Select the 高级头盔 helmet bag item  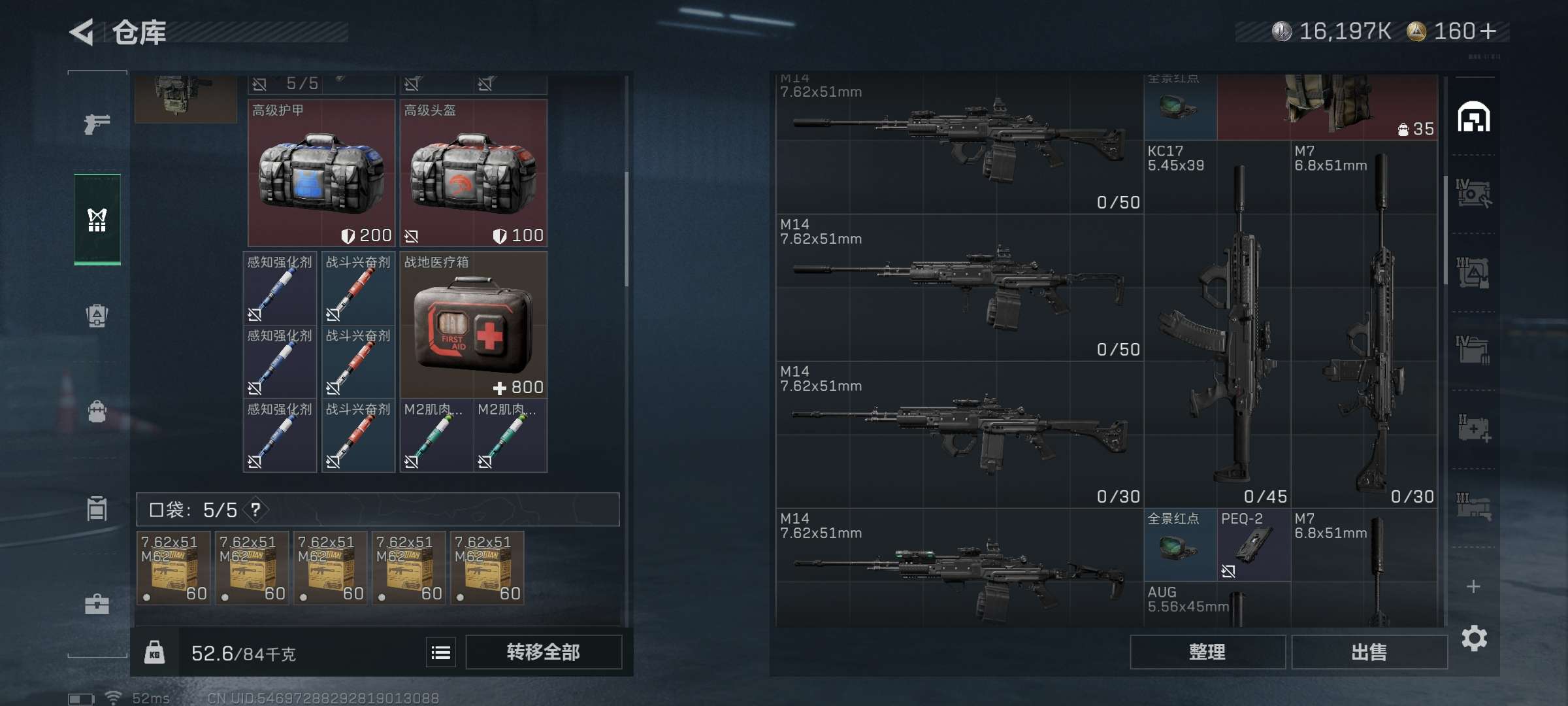pyautogui.click(x=474, y=173)
